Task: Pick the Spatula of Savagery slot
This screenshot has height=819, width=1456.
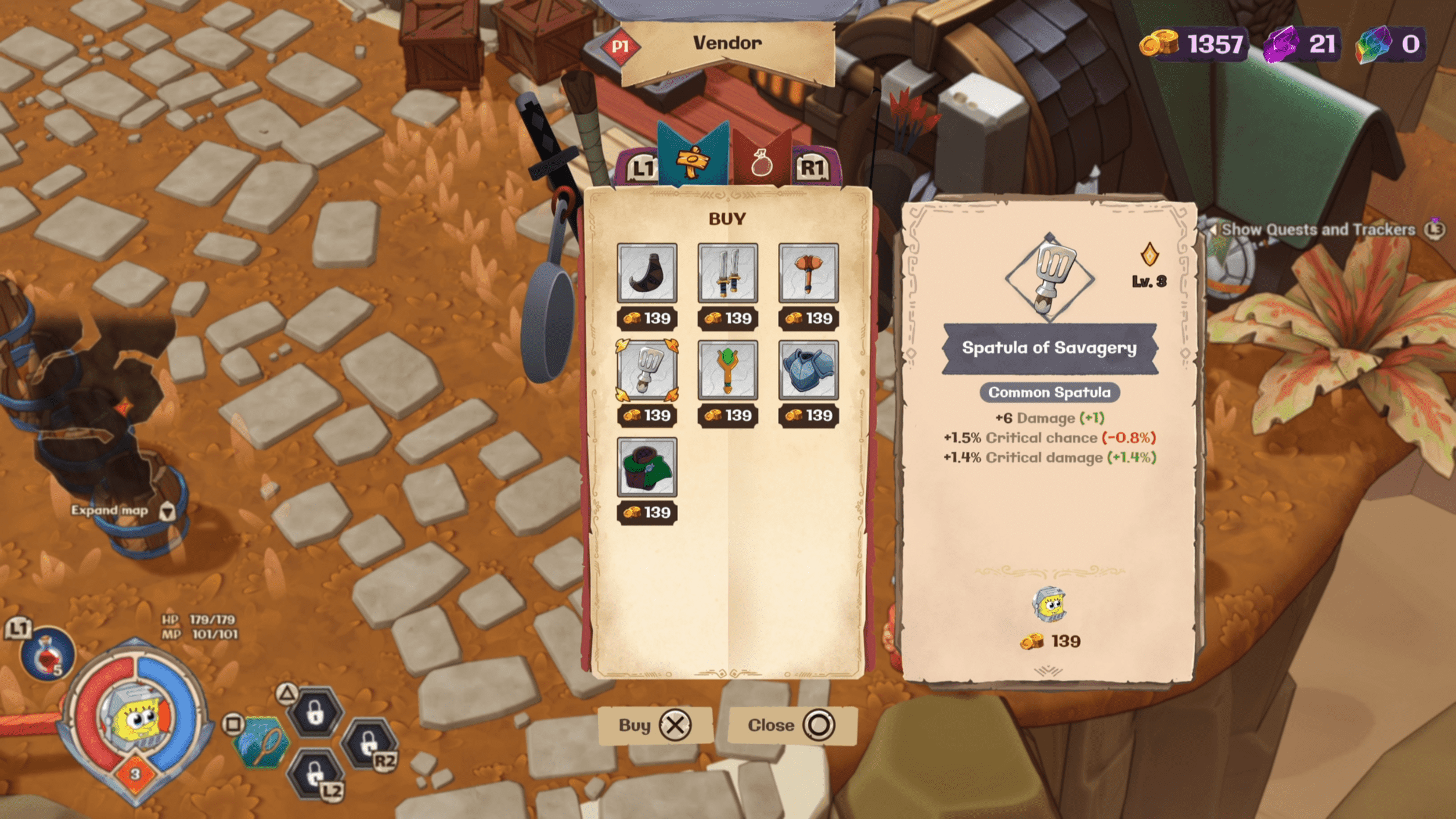Action: [x=647, y=370]
